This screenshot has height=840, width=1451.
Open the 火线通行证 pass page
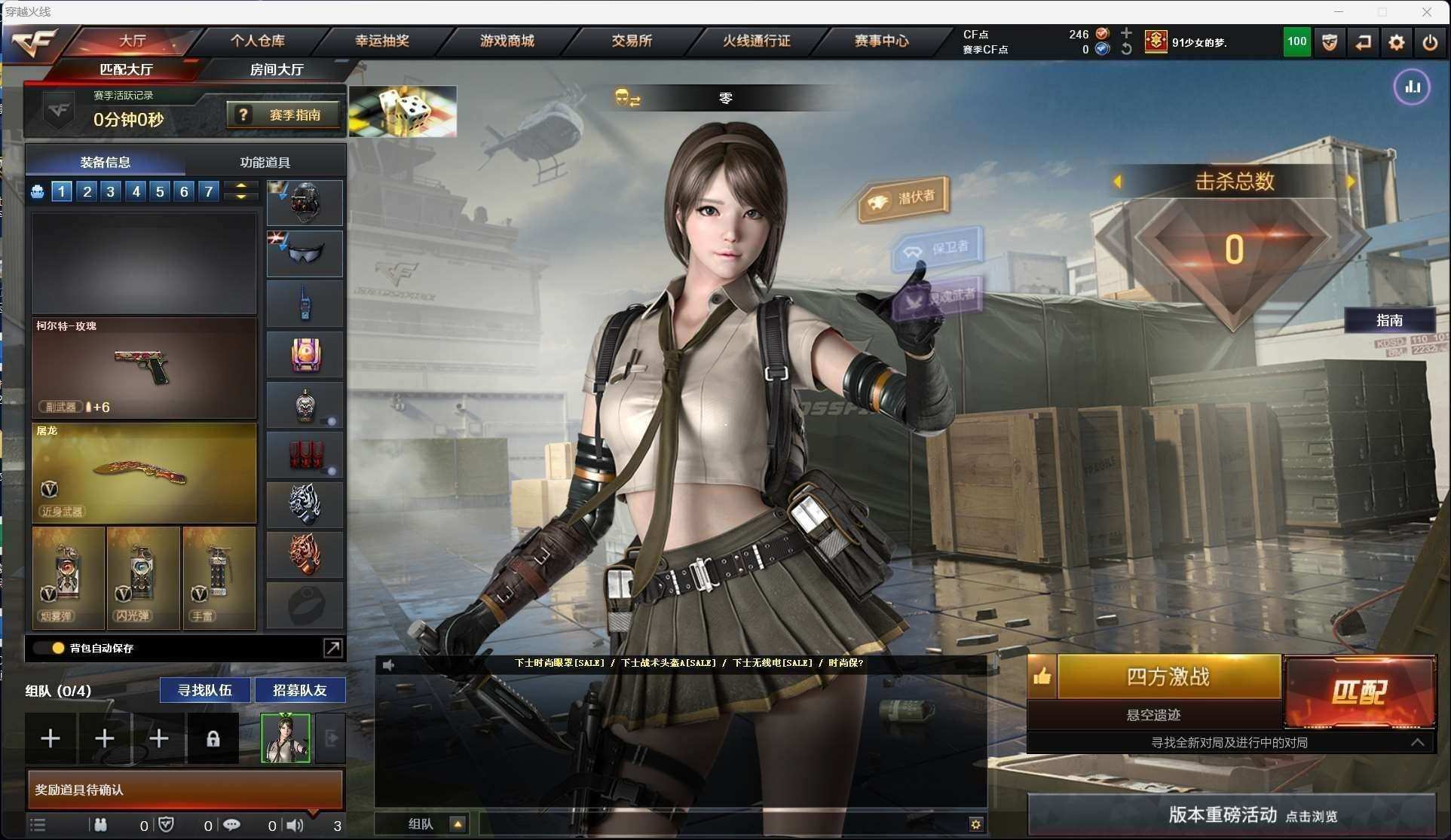pyautogui.click(x=756, y=41)
